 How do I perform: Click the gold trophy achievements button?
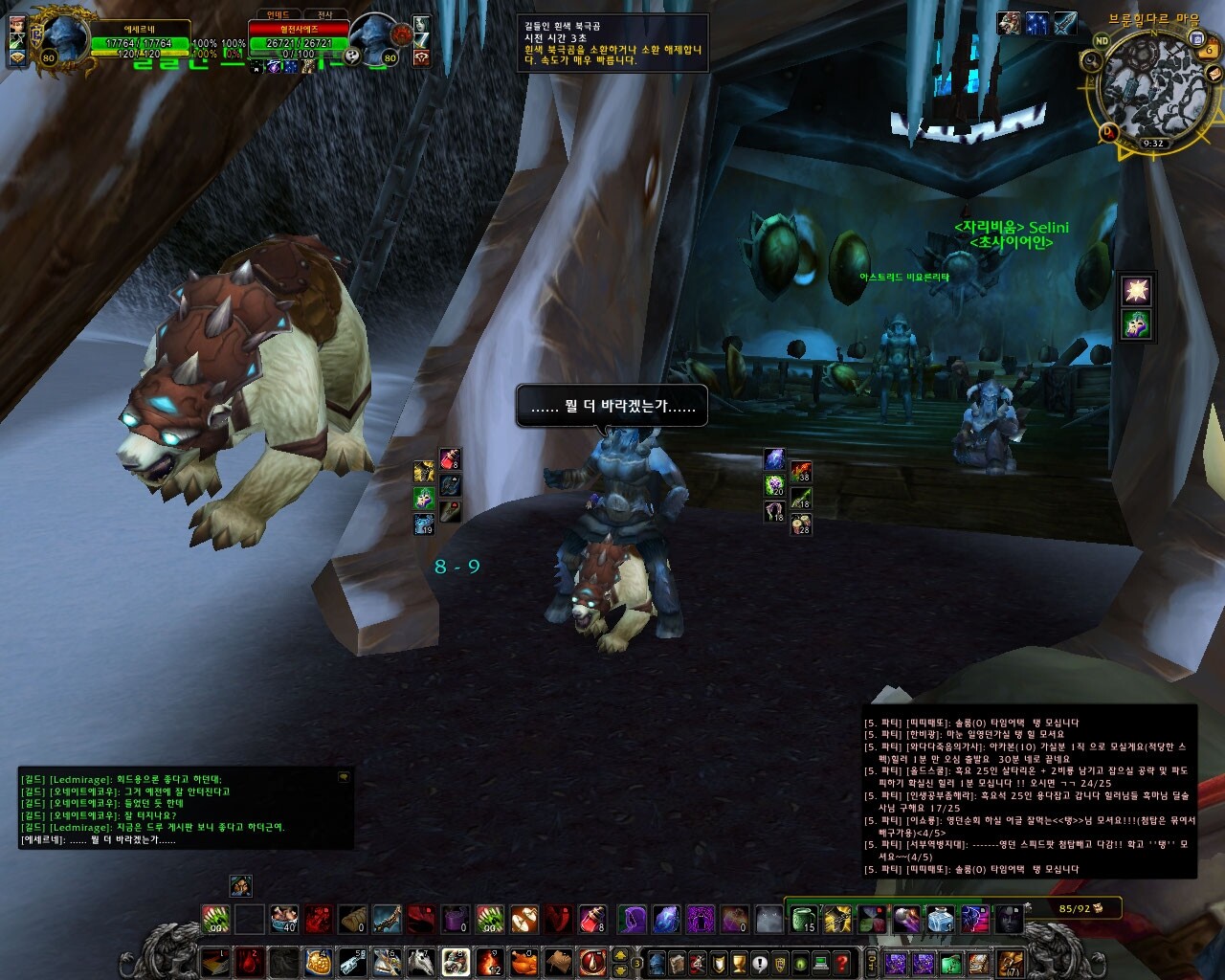(x=738, y=963)
